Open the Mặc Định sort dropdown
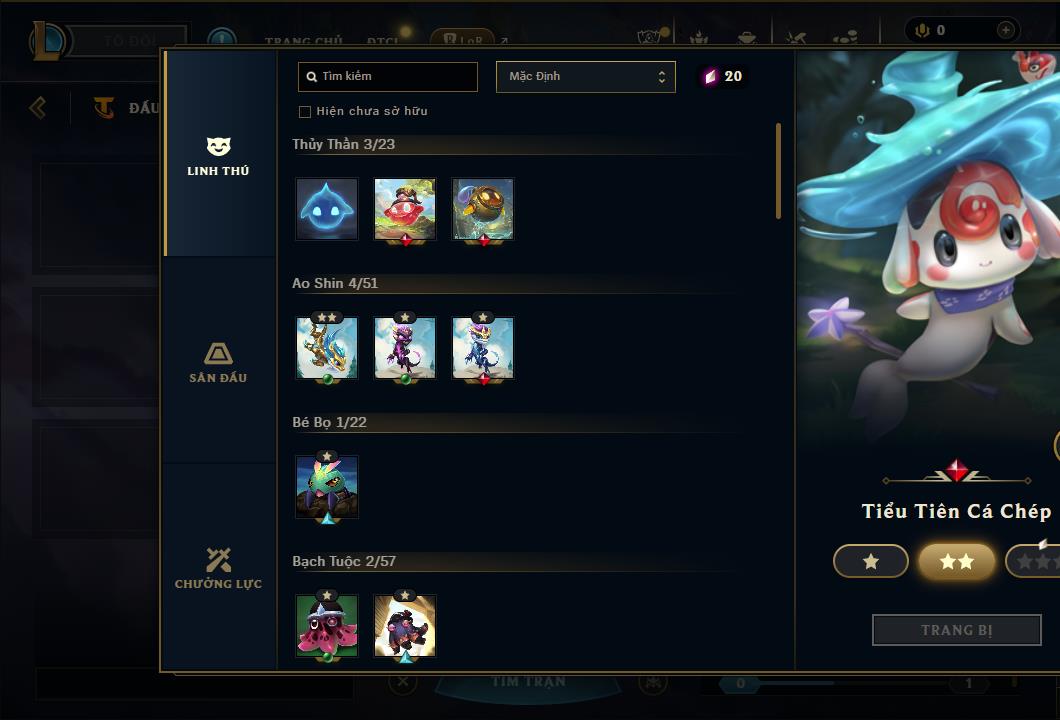 (x=585, y=76)
